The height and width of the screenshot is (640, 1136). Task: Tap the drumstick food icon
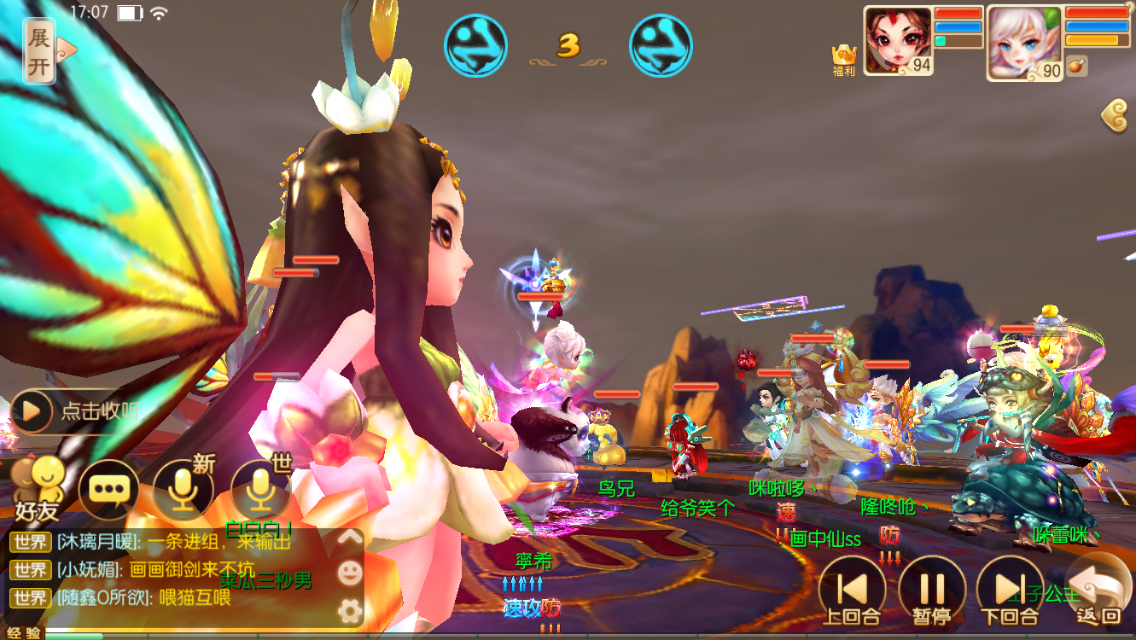pyautogui.click(x=1077, y=66)
